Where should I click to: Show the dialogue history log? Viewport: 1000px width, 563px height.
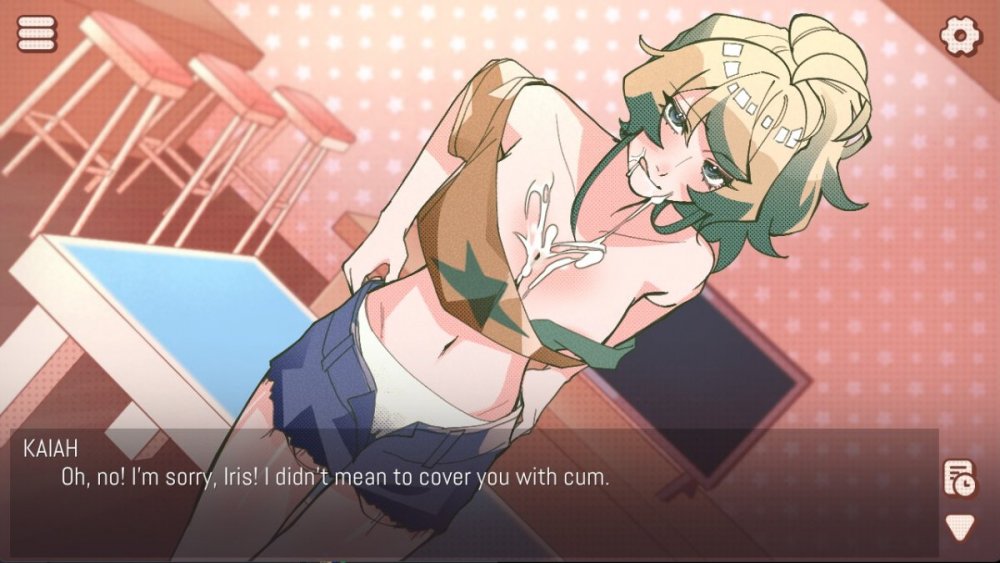[960, 479]
